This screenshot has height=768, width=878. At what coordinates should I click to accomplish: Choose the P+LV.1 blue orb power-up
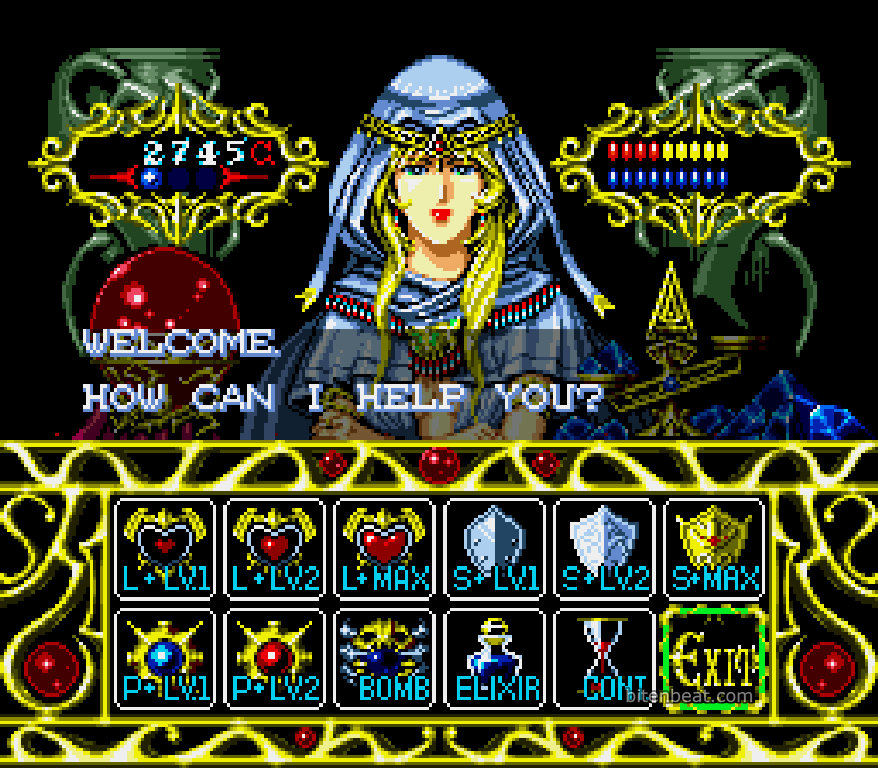tap(165, 659)
